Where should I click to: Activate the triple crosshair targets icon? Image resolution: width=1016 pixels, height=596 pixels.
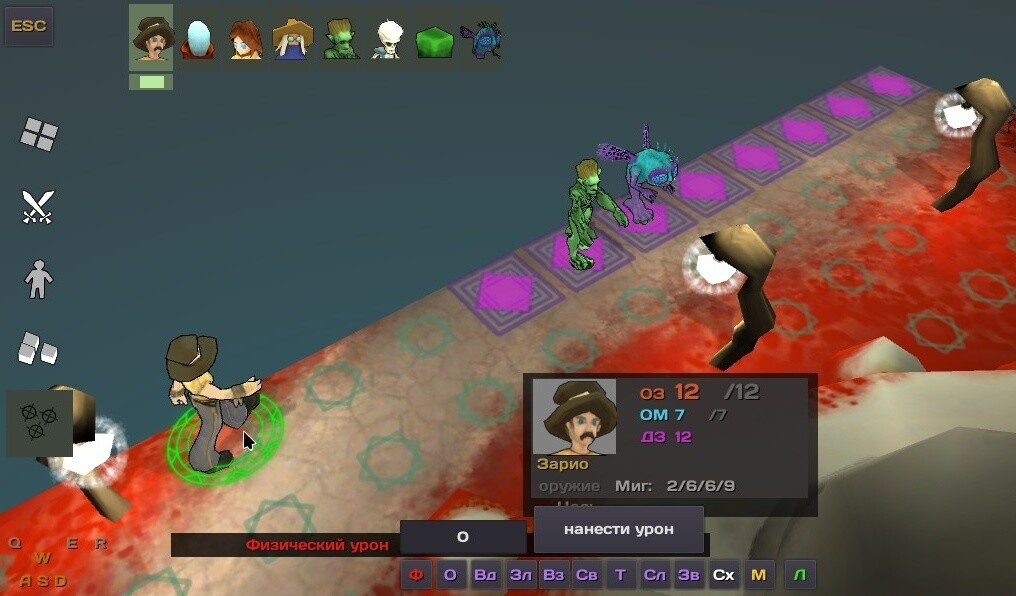coord(39,423)
